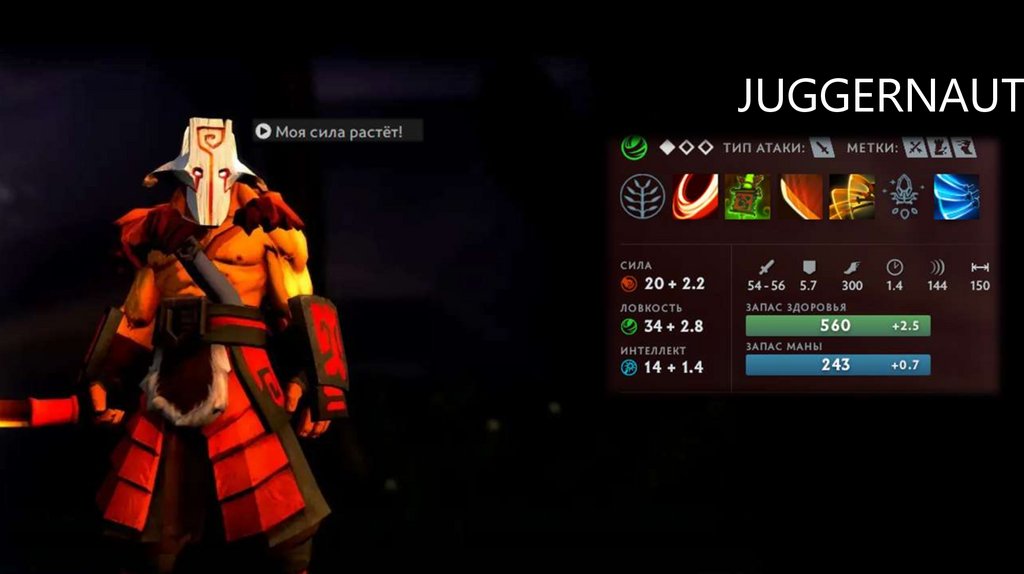Screen dimensions: 1024x574
Task: Show the Healing Ward ability
Action: (x=746, y=196)
